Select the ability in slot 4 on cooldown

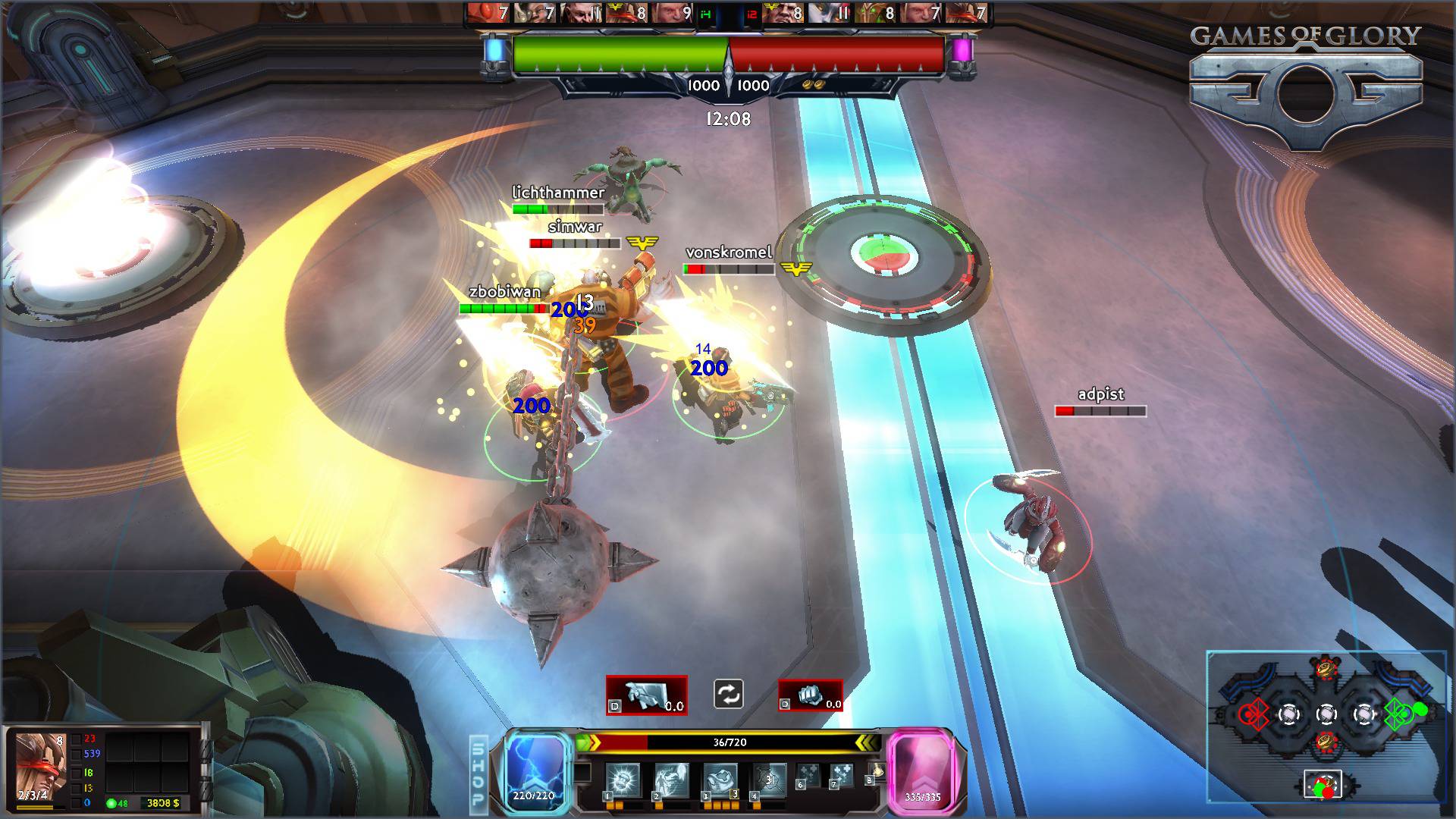pos(768,780)
